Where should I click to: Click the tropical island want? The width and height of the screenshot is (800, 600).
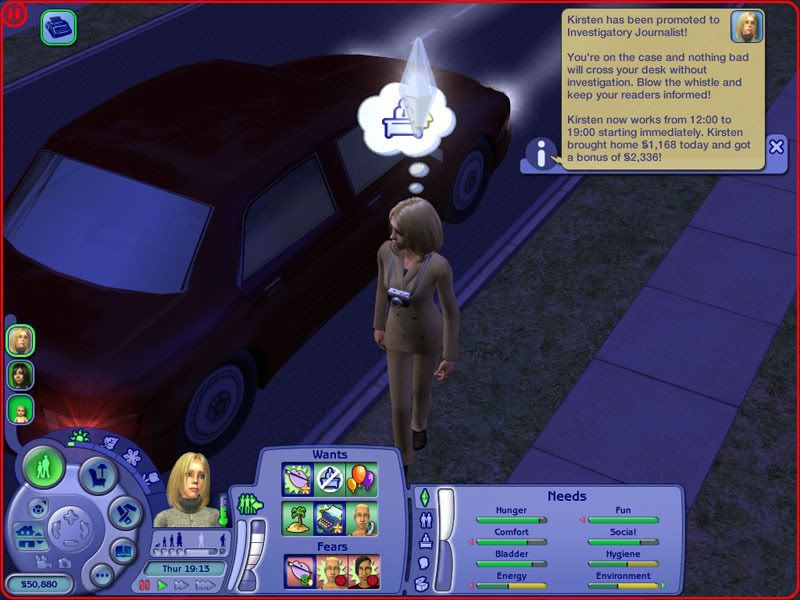[298, 517]
